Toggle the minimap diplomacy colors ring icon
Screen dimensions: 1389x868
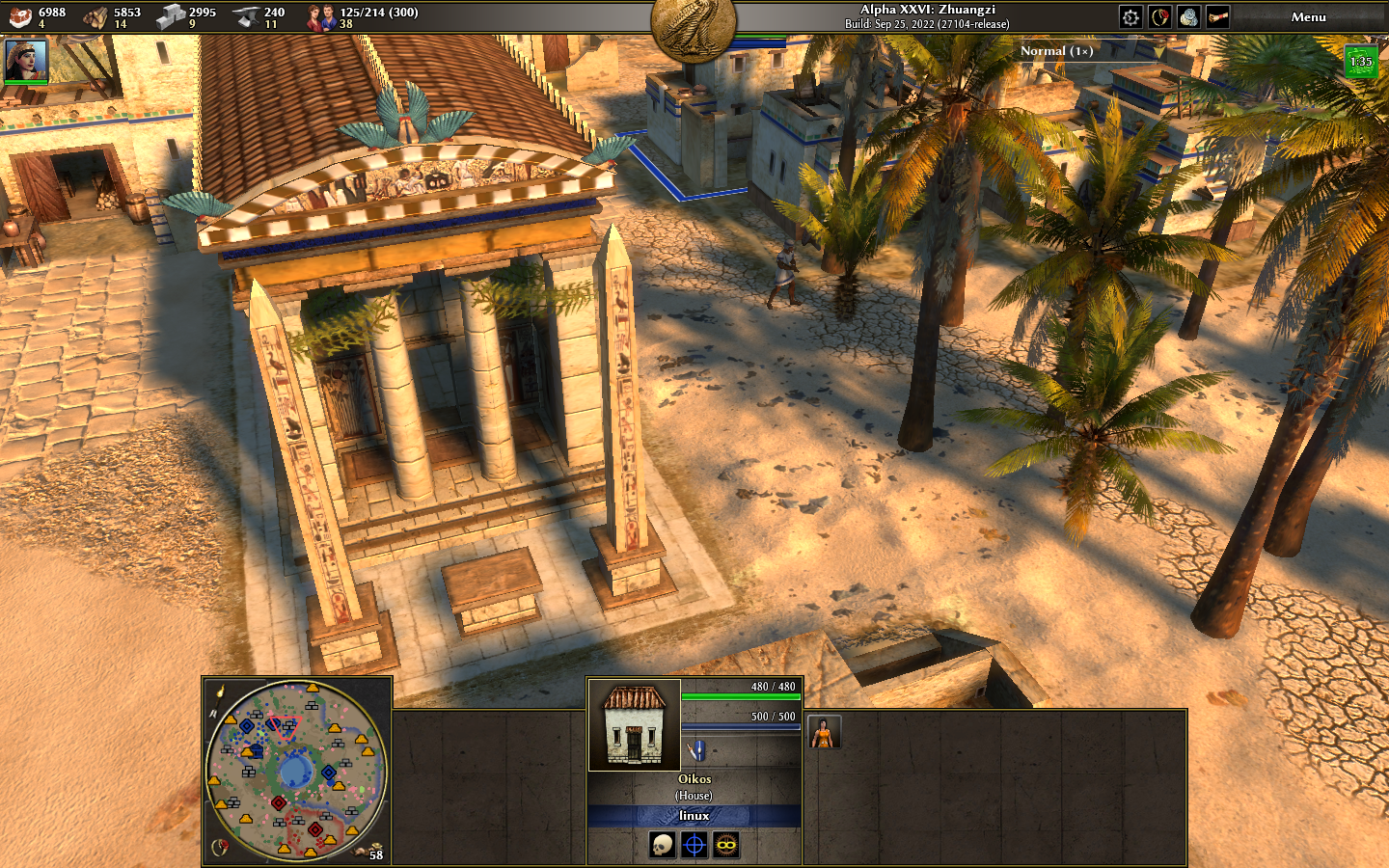[220, 847]
